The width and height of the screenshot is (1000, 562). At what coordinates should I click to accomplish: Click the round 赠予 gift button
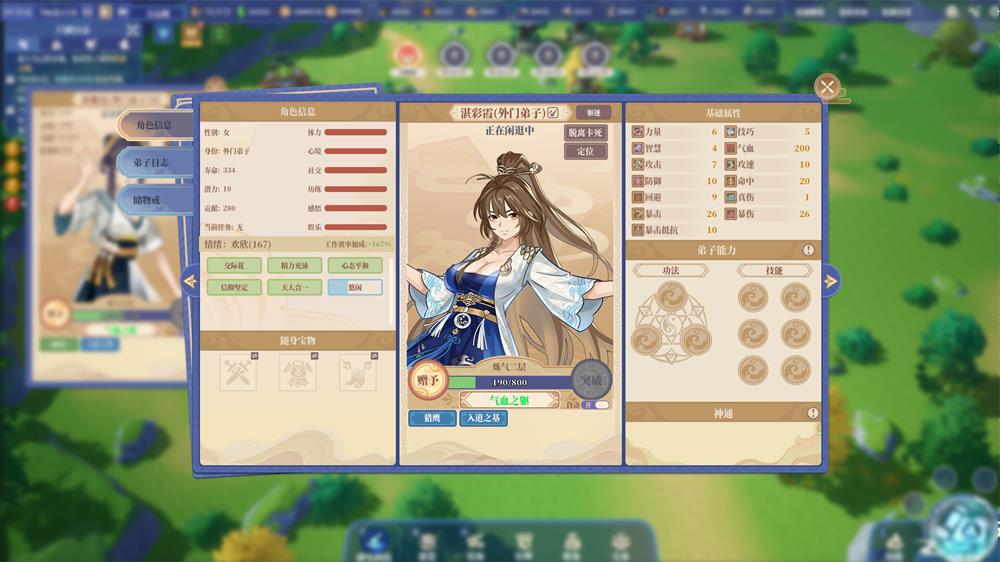427,381
